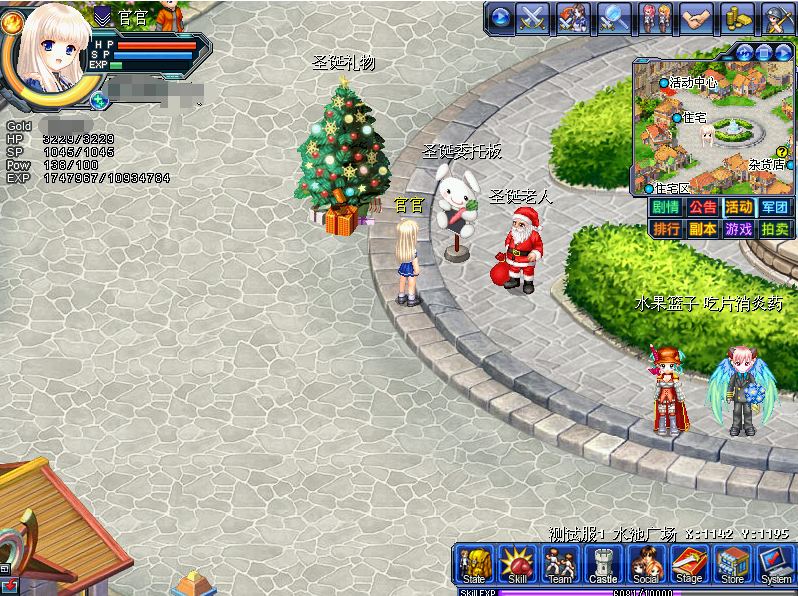798x596 pixels.
Task: Open the System menu
Action: point(776,565)
